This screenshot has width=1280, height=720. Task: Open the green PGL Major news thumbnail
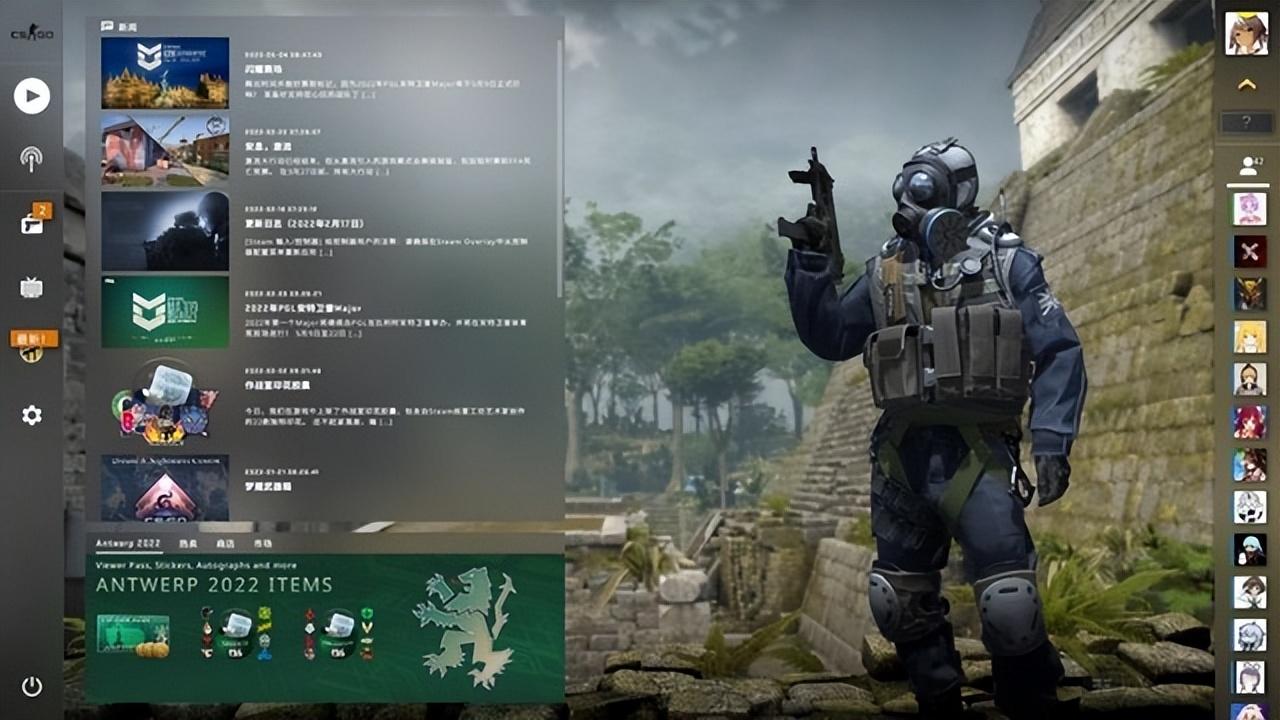(x=165, y=312)
